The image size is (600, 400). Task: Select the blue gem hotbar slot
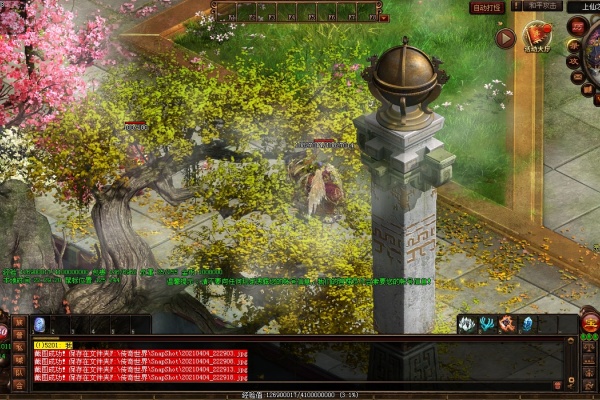[40, 324]
